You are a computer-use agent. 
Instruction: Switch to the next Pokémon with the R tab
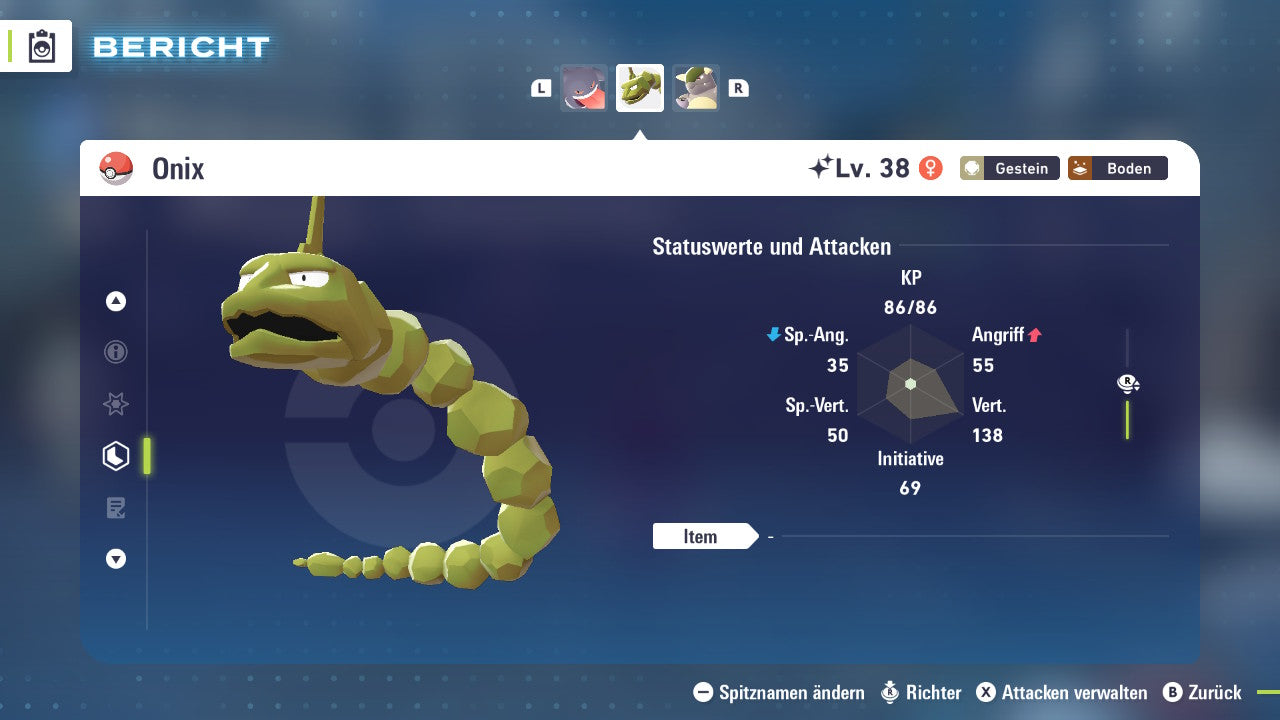click(738, 88)
